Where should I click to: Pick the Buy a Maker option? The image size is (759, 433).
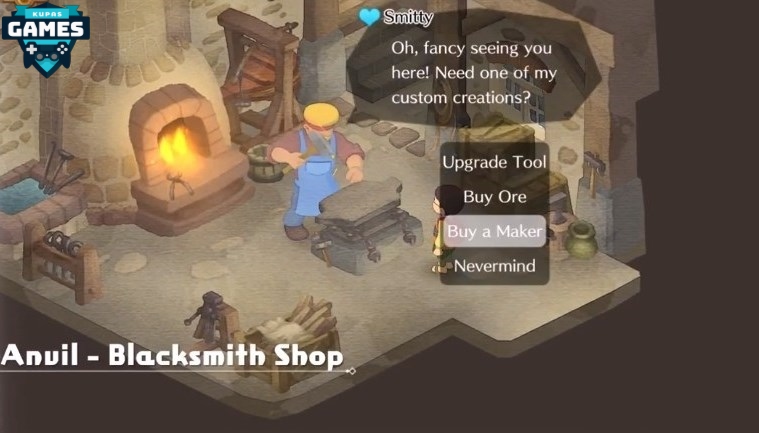point(494,231)
